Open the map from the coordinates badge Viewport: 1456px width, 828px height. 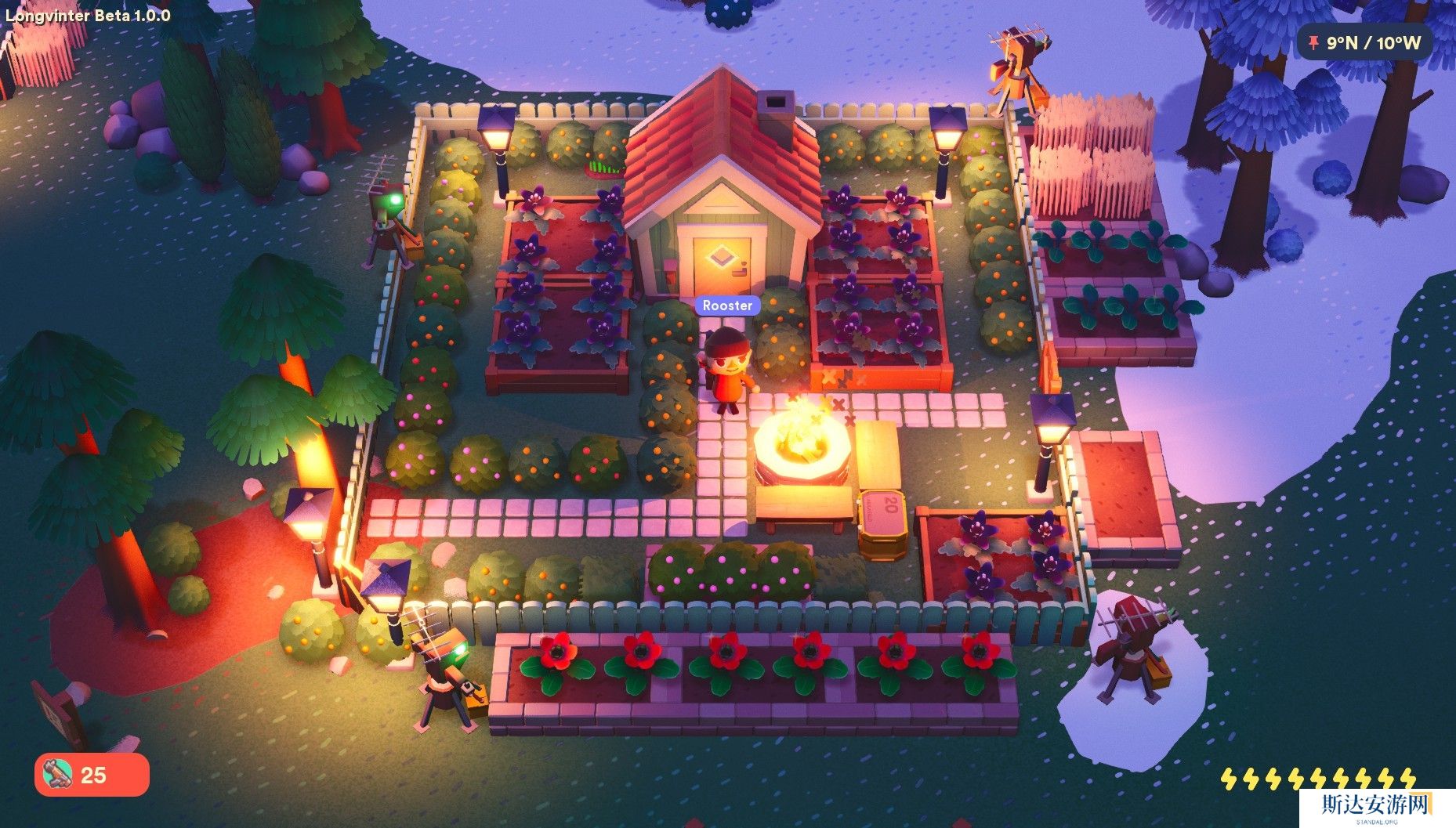pyautogui.click(x=1364, y=42)
